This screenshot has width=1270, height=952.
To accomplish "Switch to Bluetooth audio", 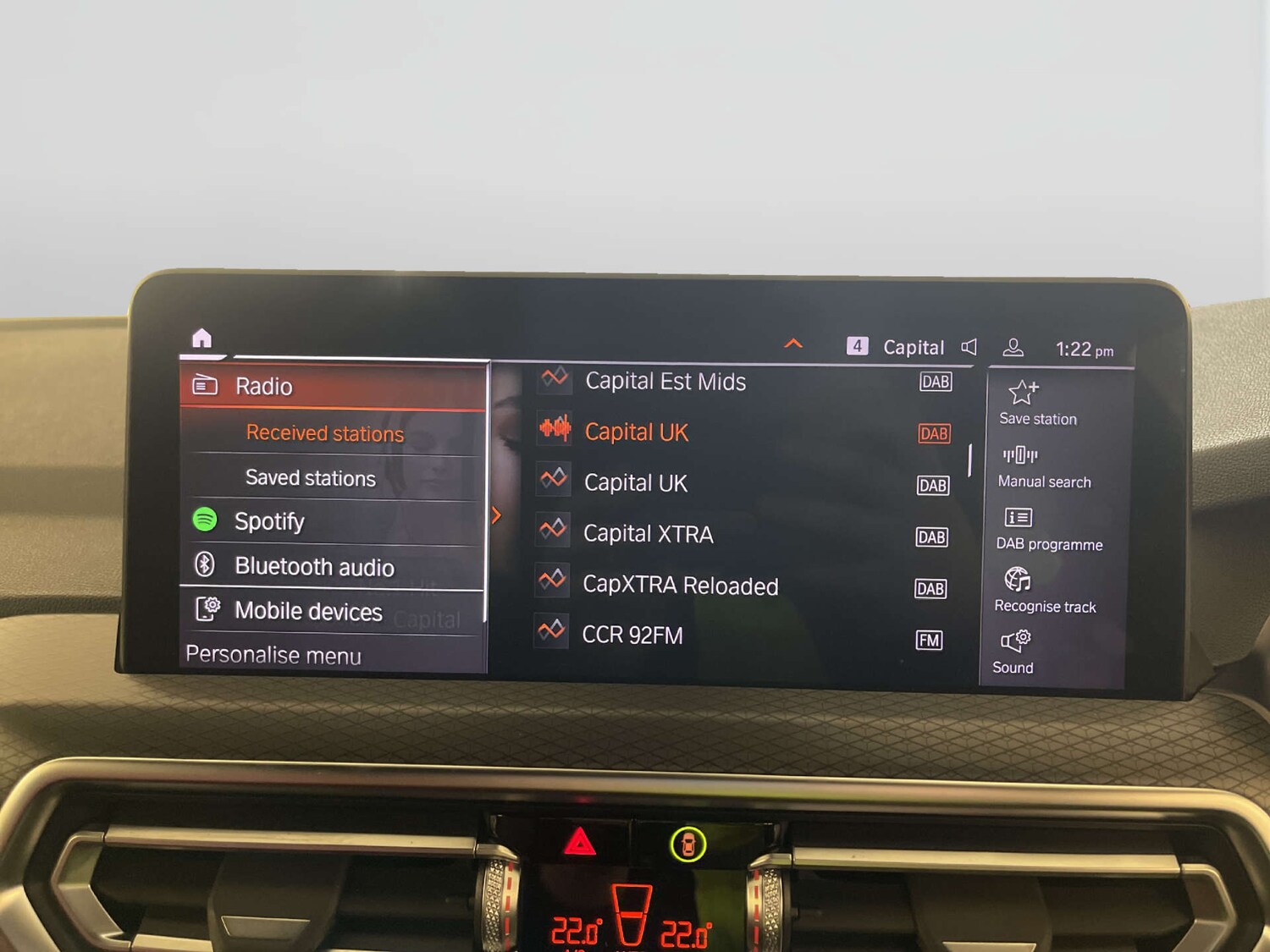I will [314, 566].
